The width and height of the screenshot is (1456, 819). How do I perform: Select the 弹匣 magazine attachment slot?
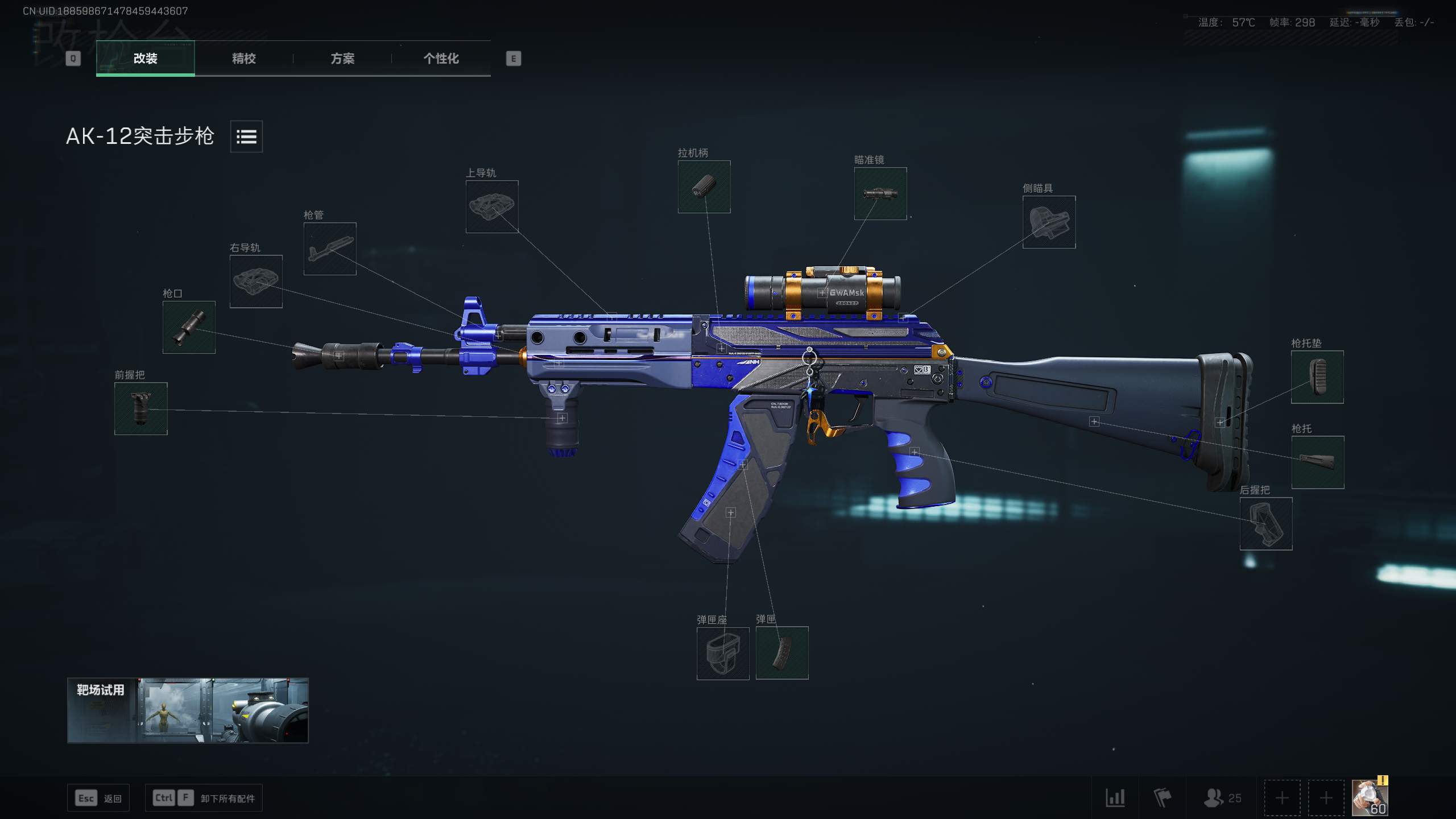781,653
